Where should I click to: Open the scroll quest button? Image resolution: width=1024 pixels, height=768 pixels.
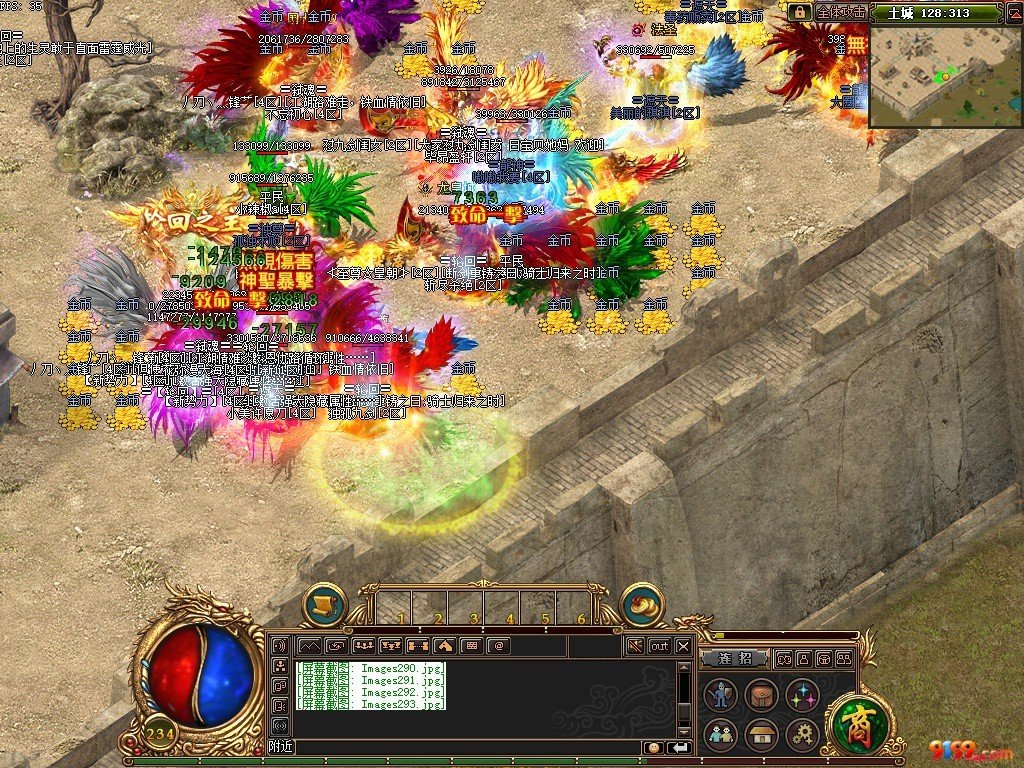(x=324, y=604)
